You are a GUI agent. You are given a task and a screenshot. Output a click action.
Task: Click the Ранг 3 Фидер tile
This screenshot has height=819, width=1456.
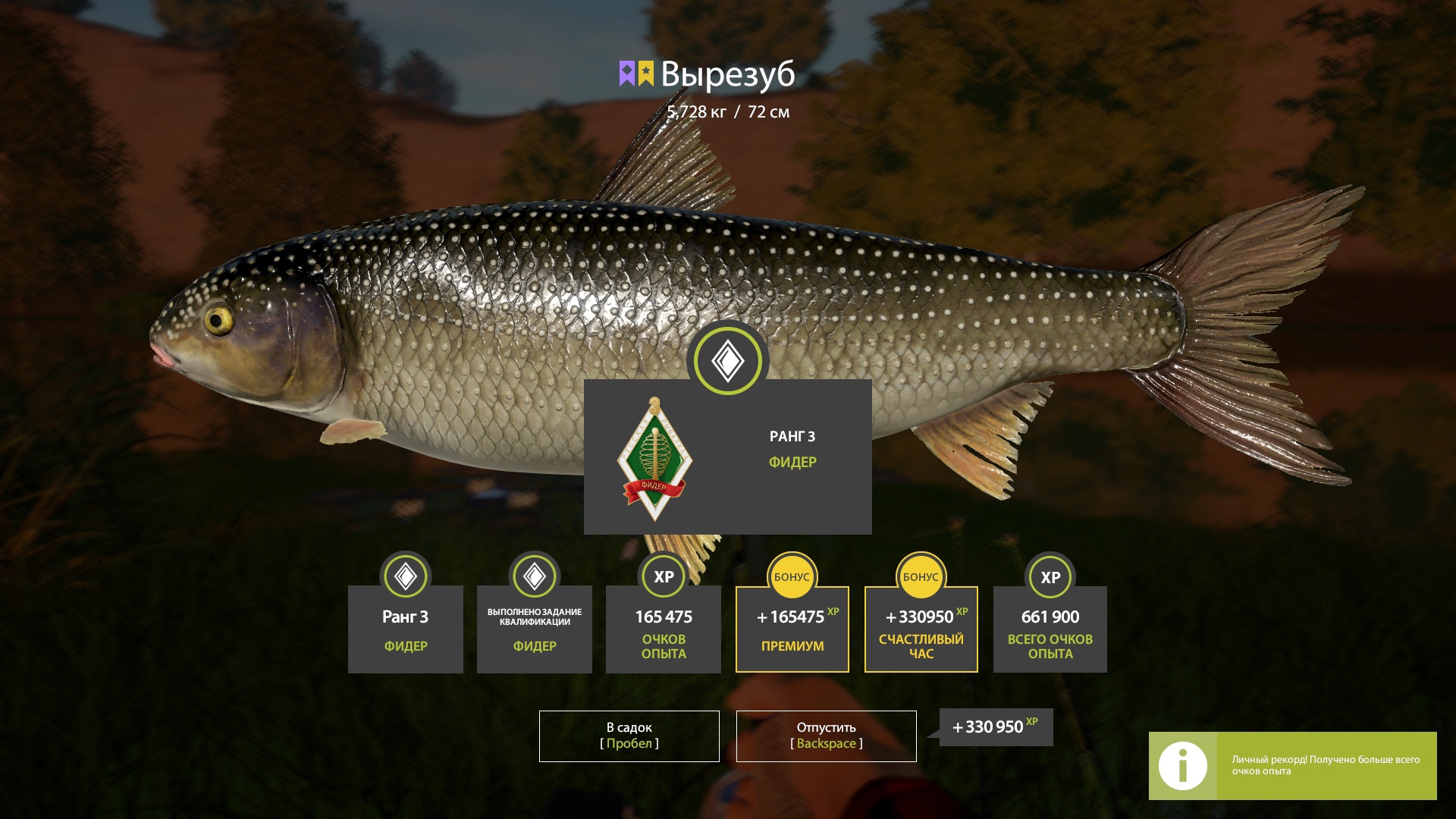[x=406, y=629]
